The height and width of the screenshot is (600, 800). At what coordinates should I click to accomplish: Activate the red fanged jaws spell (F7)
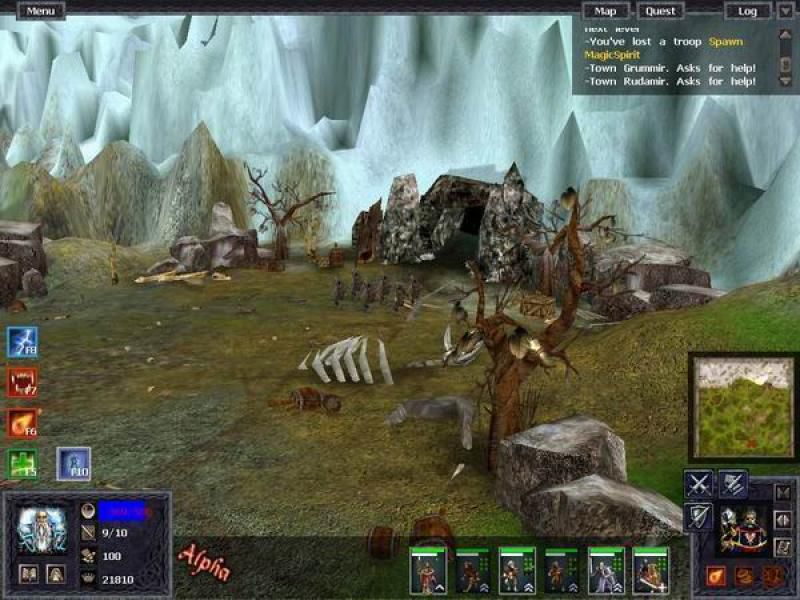[x=22, y=382]
